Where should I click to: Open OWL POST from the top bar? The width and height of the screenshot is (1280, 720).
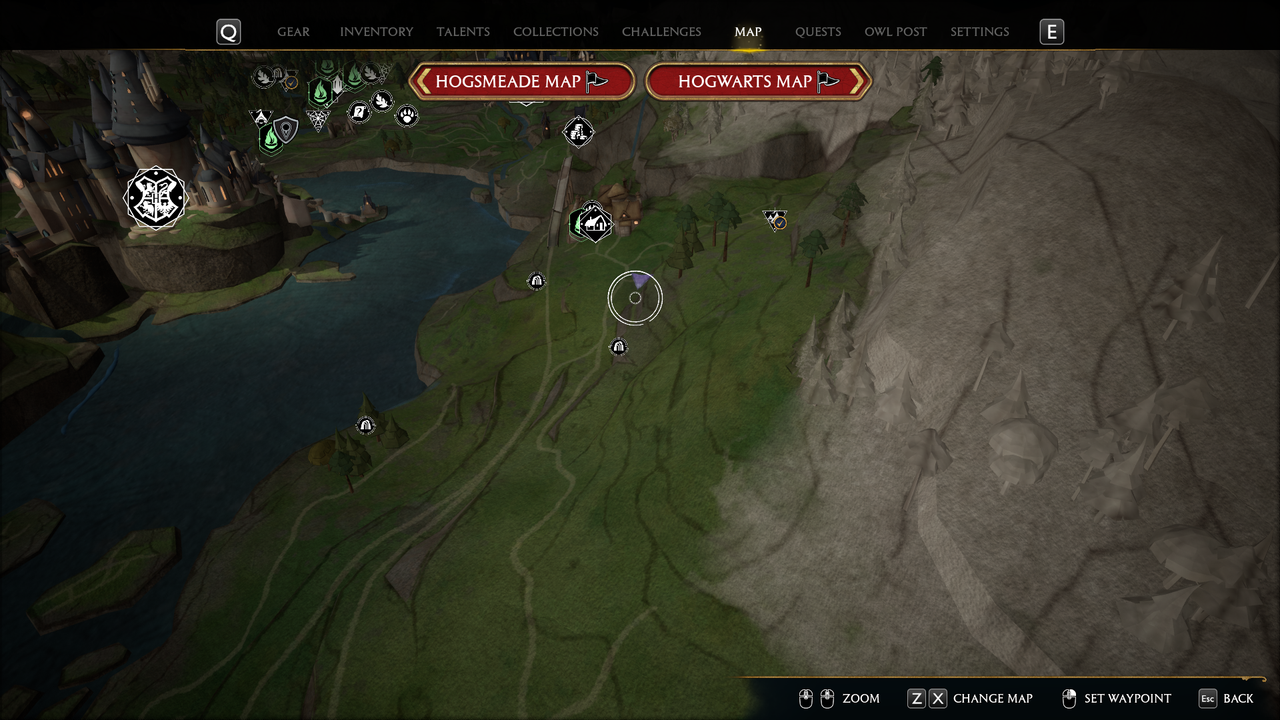coord(895,31)
